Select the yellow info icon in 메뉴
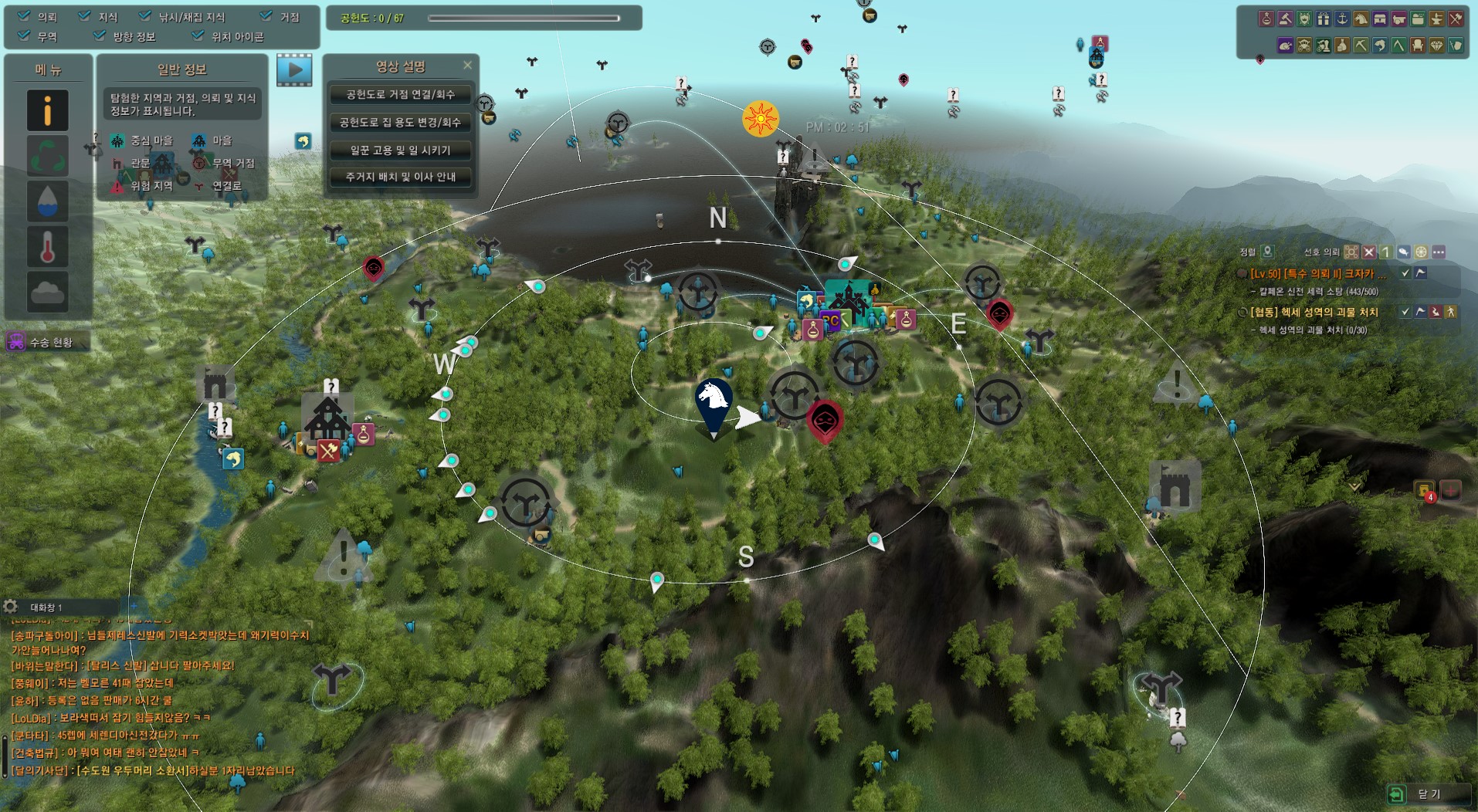The image size is (1478, 812). tap(47, 110)
